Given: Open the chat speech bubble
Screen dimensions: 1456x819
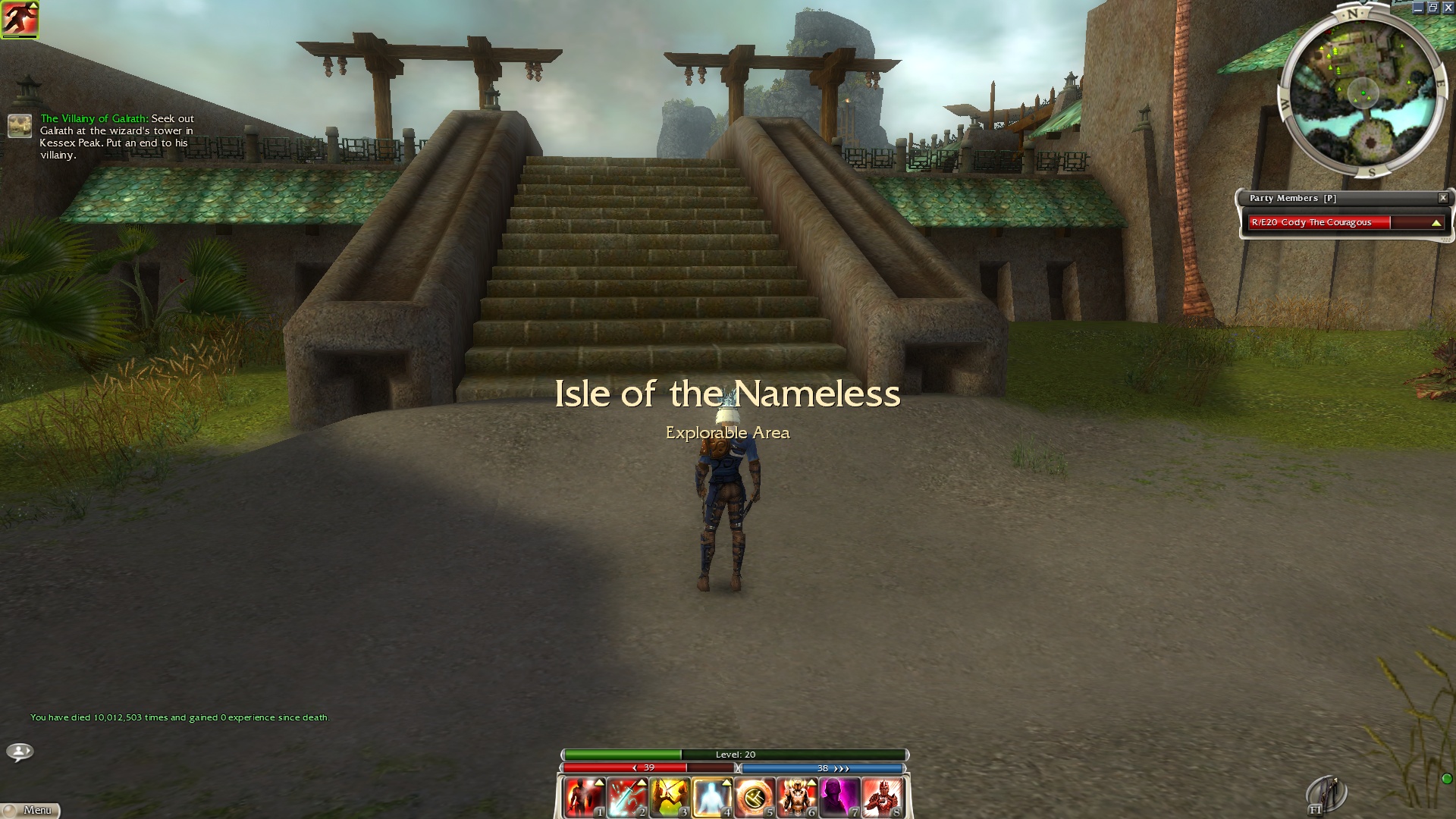Looking at the screenshot, I should (x=20, y=752).
